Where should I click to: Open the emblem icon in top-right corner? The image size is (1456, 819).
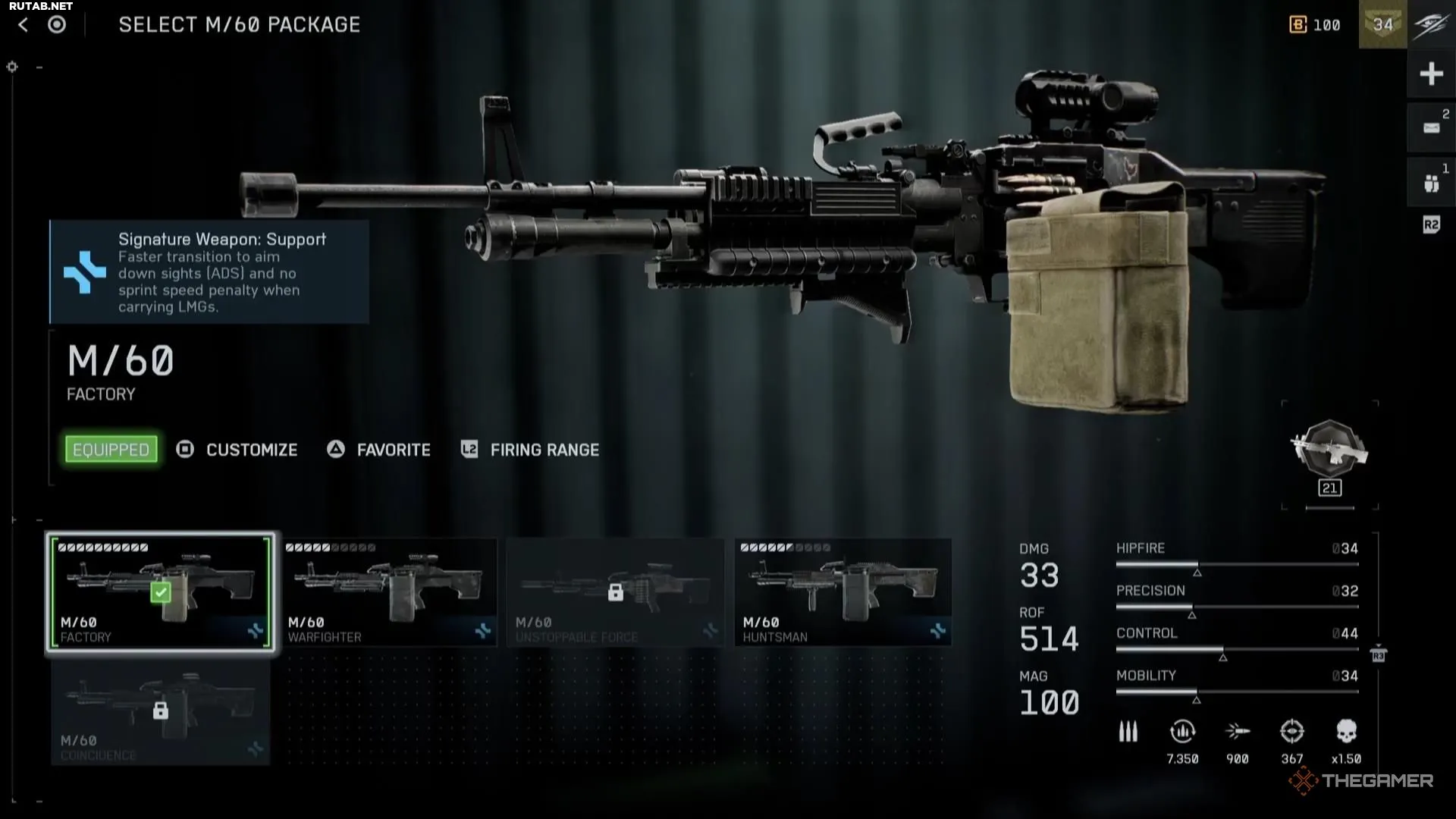pos(1431,24)
